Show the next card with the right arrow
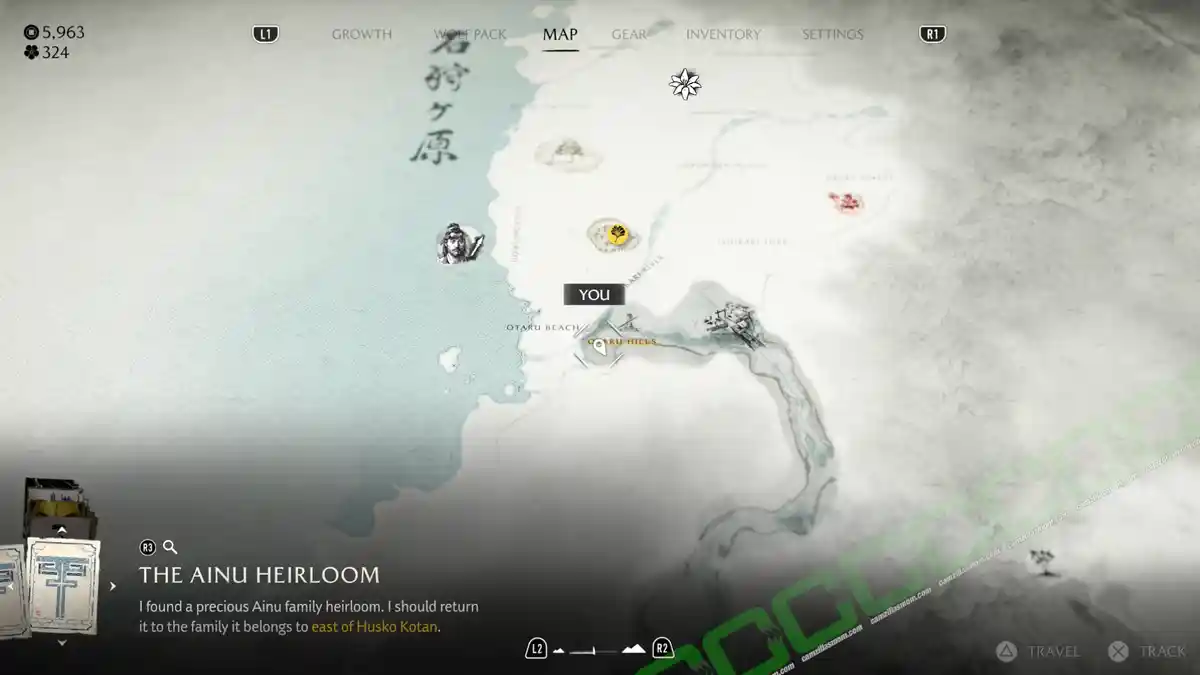This screenshot has height=675, width=1200. click(113, 587)
